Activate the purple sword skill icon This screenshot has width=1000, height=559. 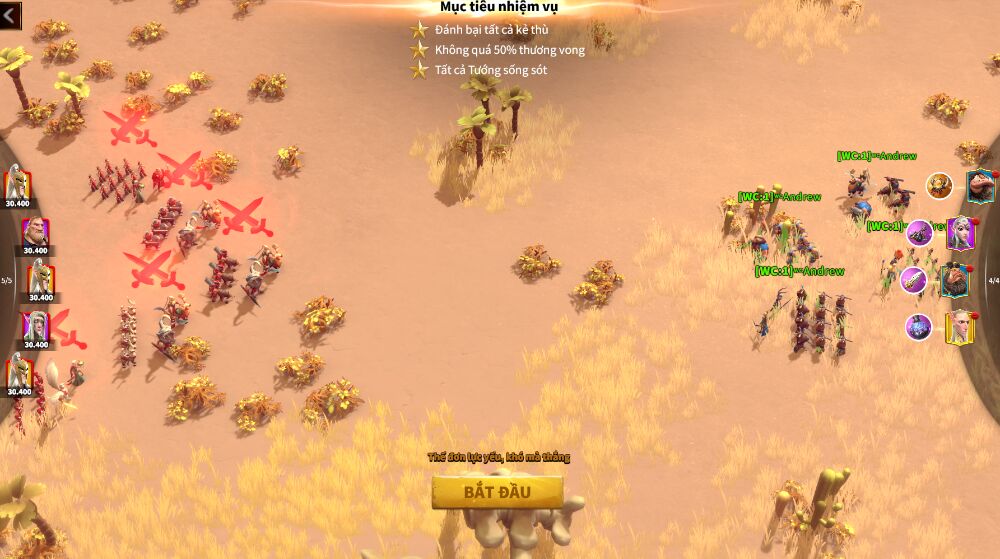[913, 280]
